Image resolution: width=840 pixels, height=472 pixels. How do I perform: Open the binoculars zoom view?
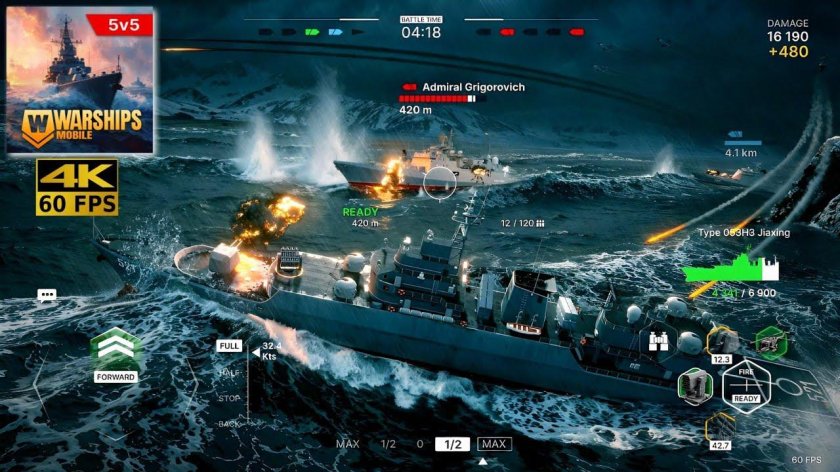(x=658, y=341)
